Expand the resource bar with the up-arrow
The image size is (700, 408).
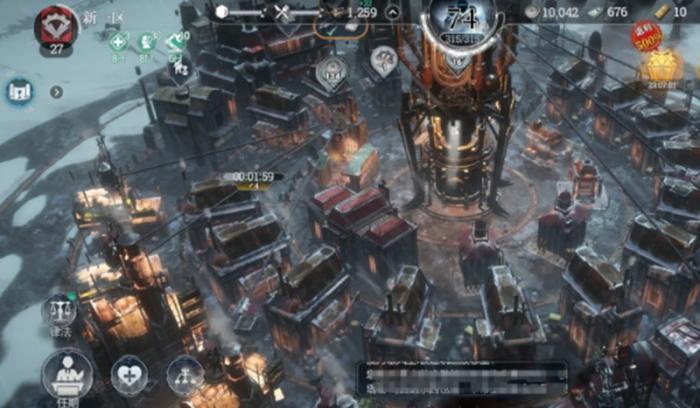coord(393,13)
